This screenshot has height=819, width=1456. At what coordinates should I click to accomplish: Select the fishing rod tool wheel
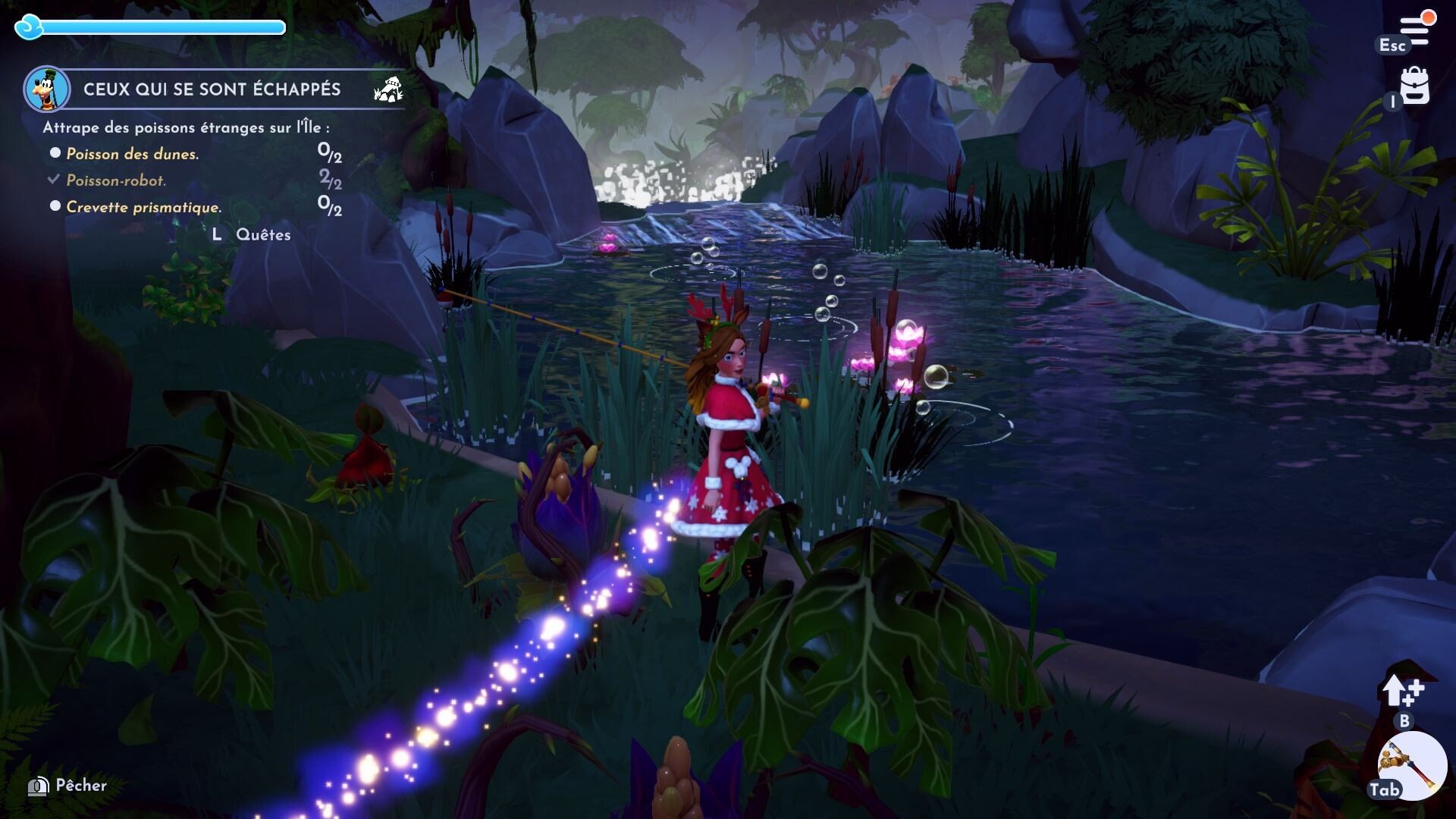1411,766
